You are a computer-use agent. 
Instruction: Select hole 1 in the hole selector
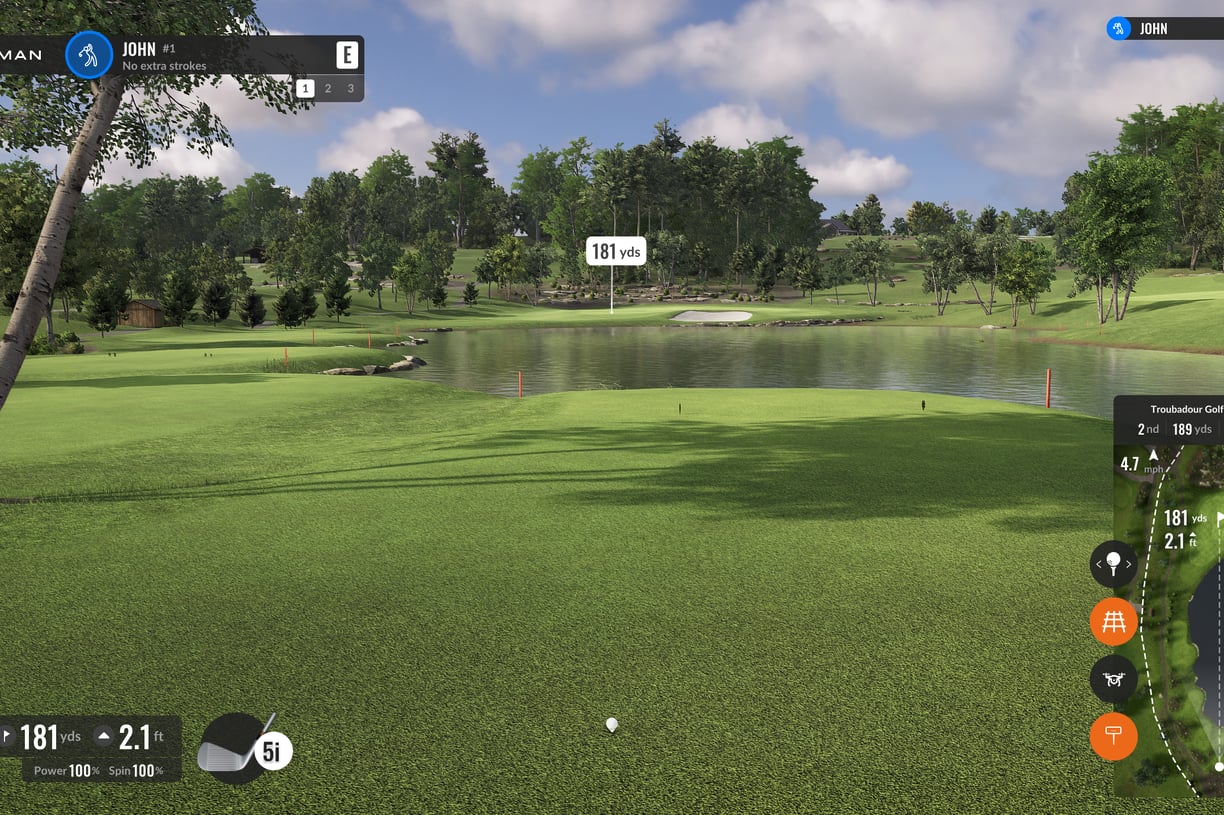[x=305, y=89]
